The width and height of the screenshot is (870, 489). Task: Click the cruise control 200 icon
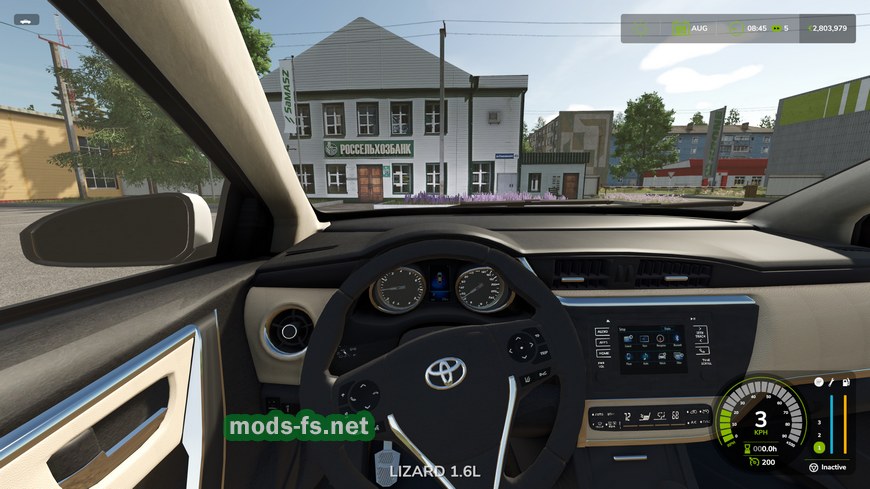752,462
